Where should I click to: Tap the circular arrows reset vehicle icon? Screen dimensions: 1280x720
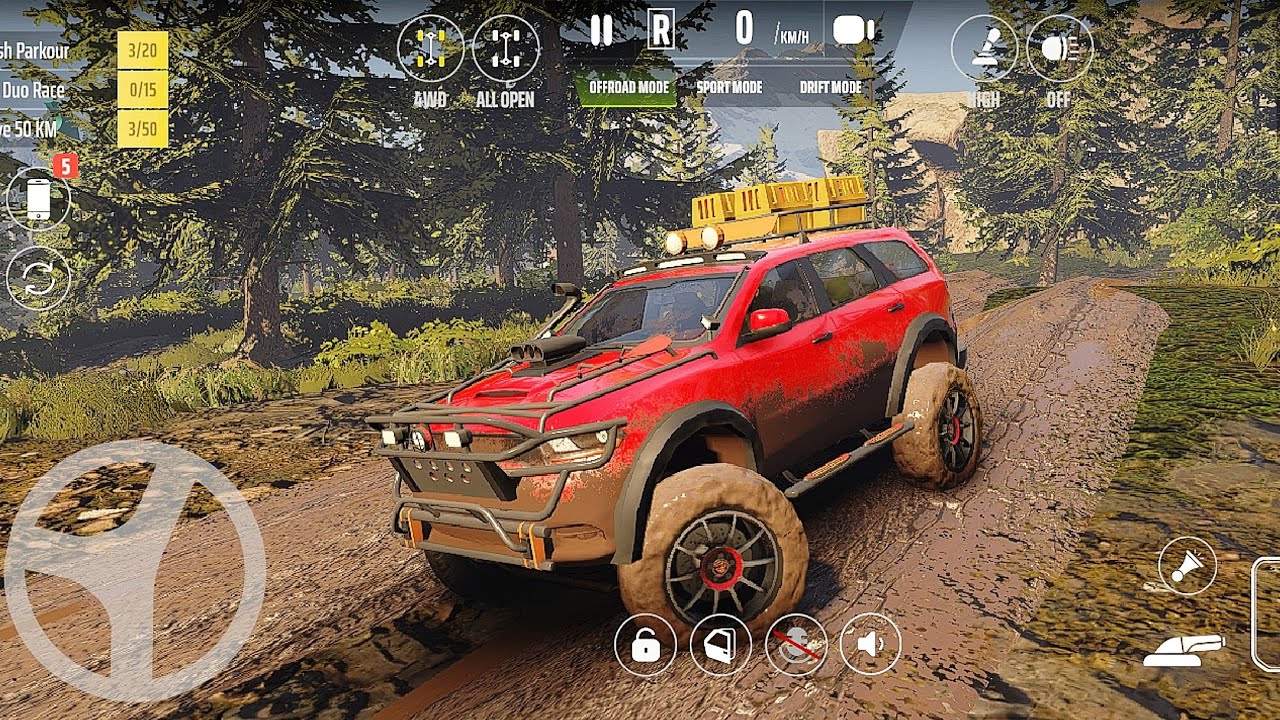(38, 278)
